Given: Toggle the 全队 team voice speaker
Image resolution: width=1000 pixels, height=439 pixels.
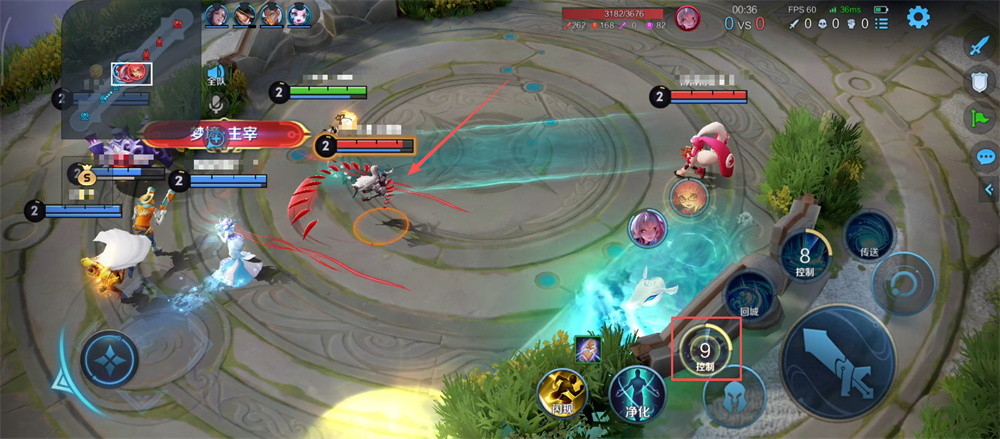Looking at the screenshot, I should click(215, 74).
